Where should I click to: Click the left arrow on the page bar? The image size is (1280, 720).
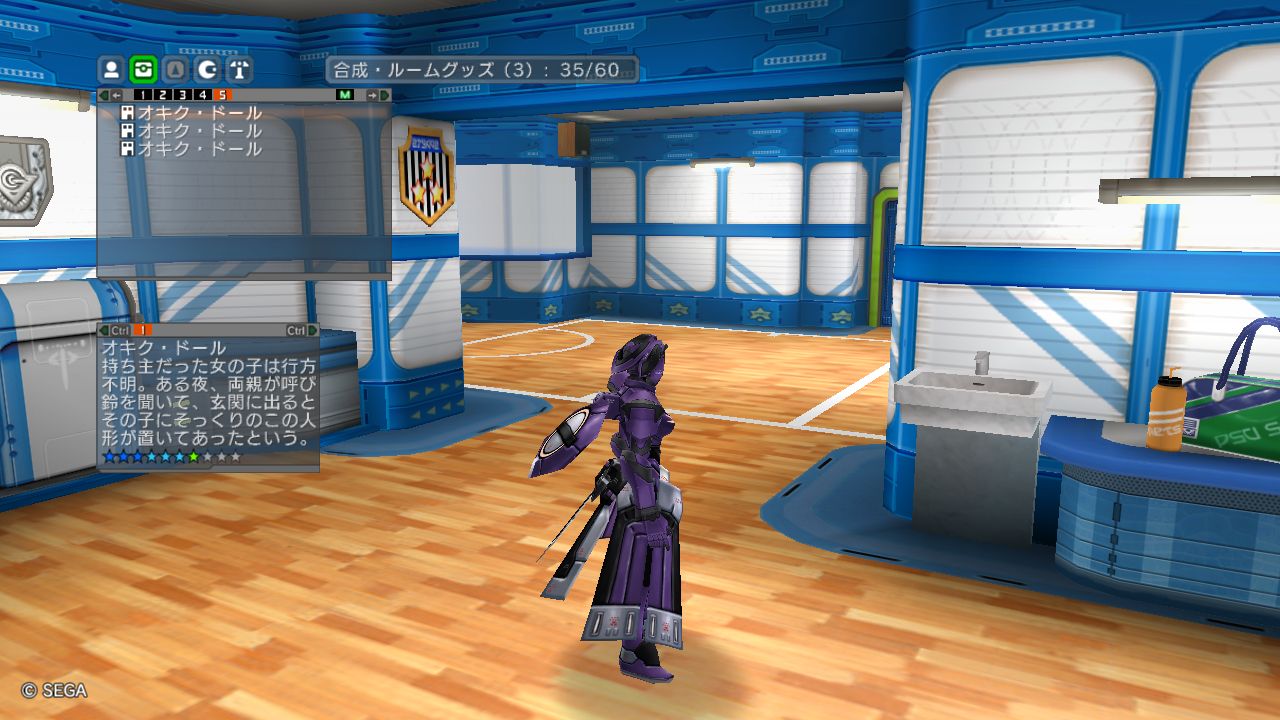click(116, 95)
